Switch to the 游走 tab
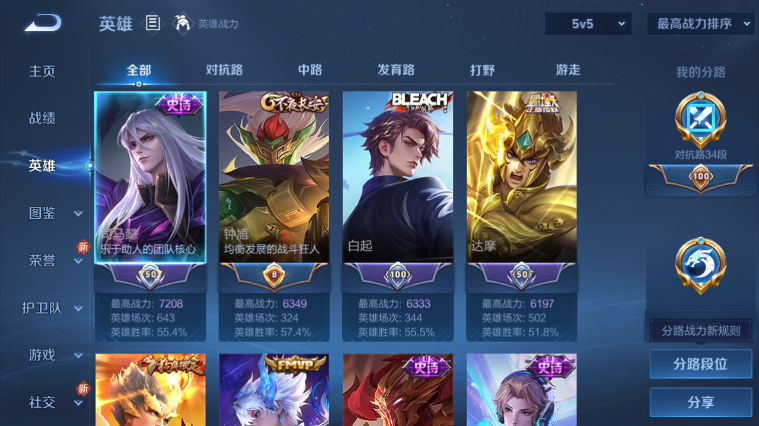The image size is (759, 426). (568, 70)
